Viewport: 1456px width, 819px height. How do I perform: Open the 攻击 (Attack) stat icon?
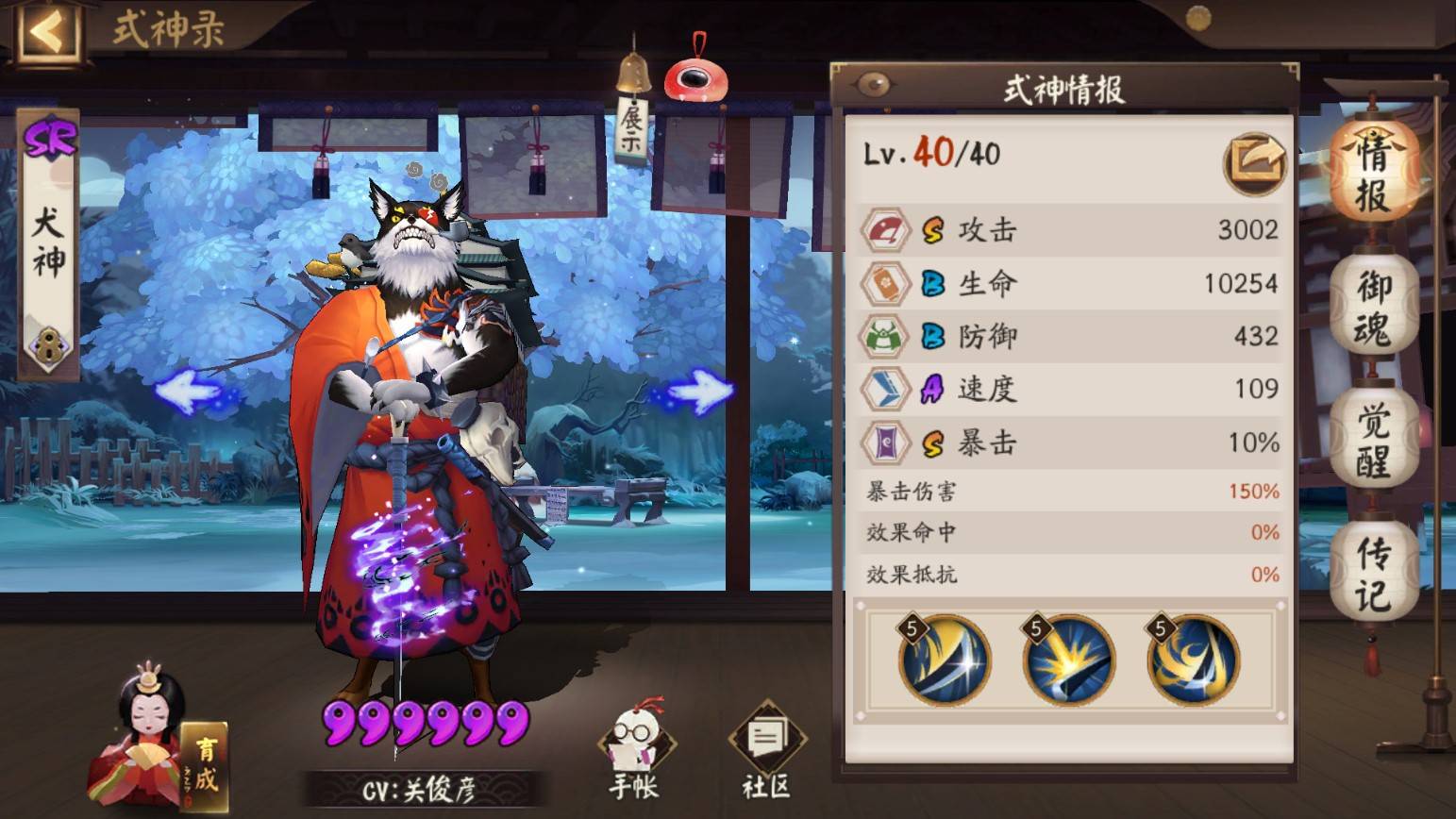pos(885,229)
